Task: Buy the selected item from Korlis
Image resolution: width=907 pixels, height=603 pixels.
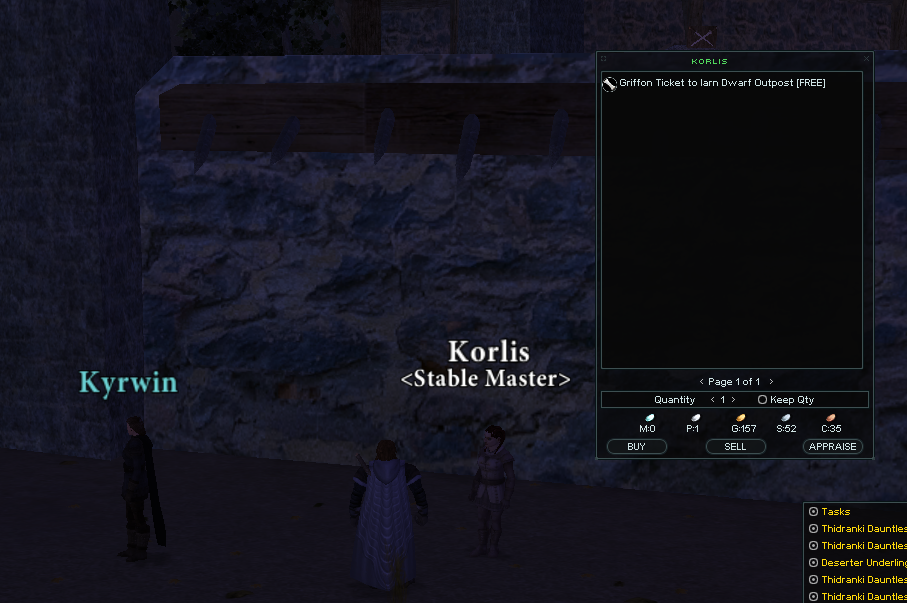Action: (636, 447)
